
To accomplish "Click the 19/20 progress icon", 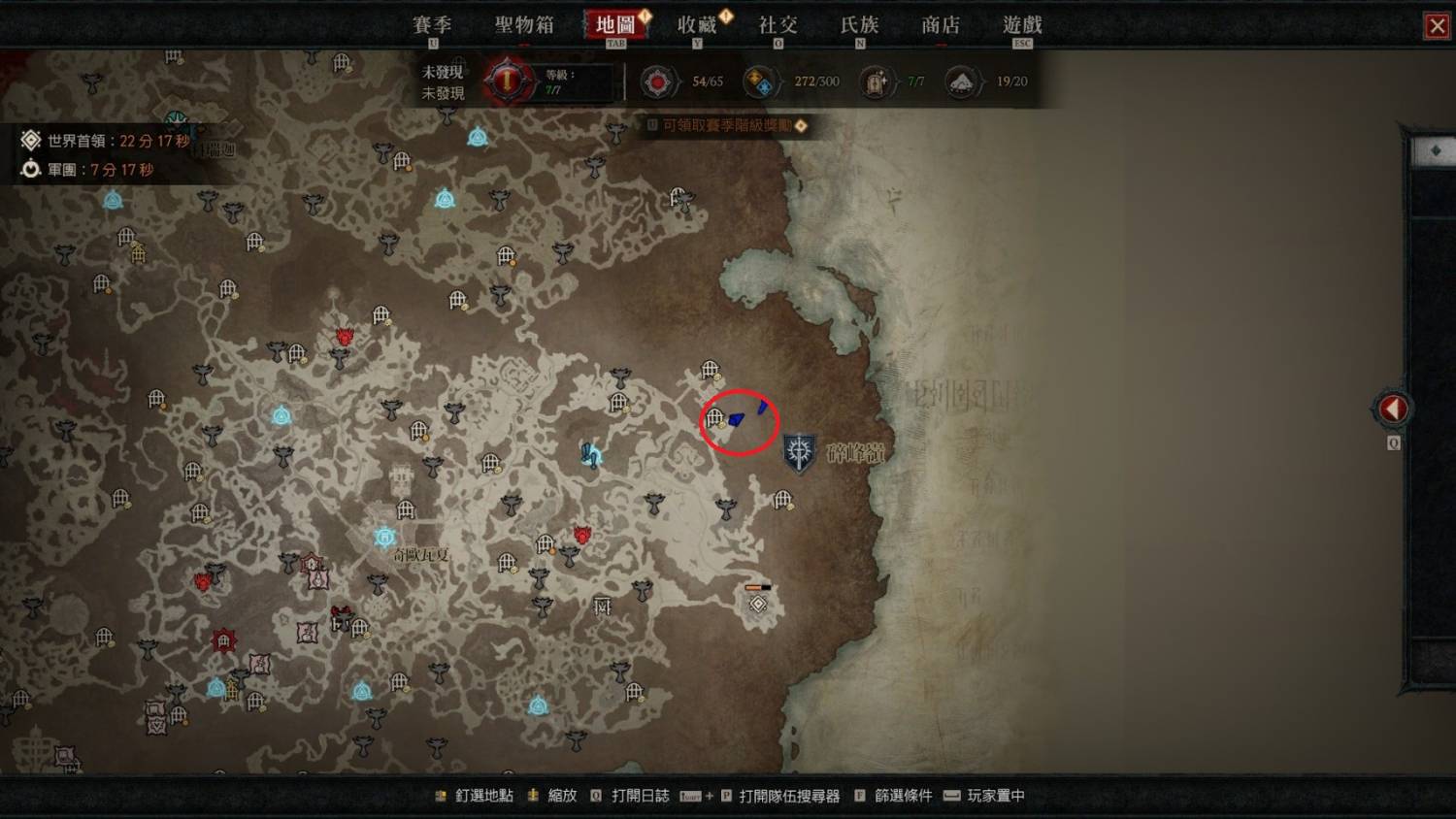I will click(961, 82).
